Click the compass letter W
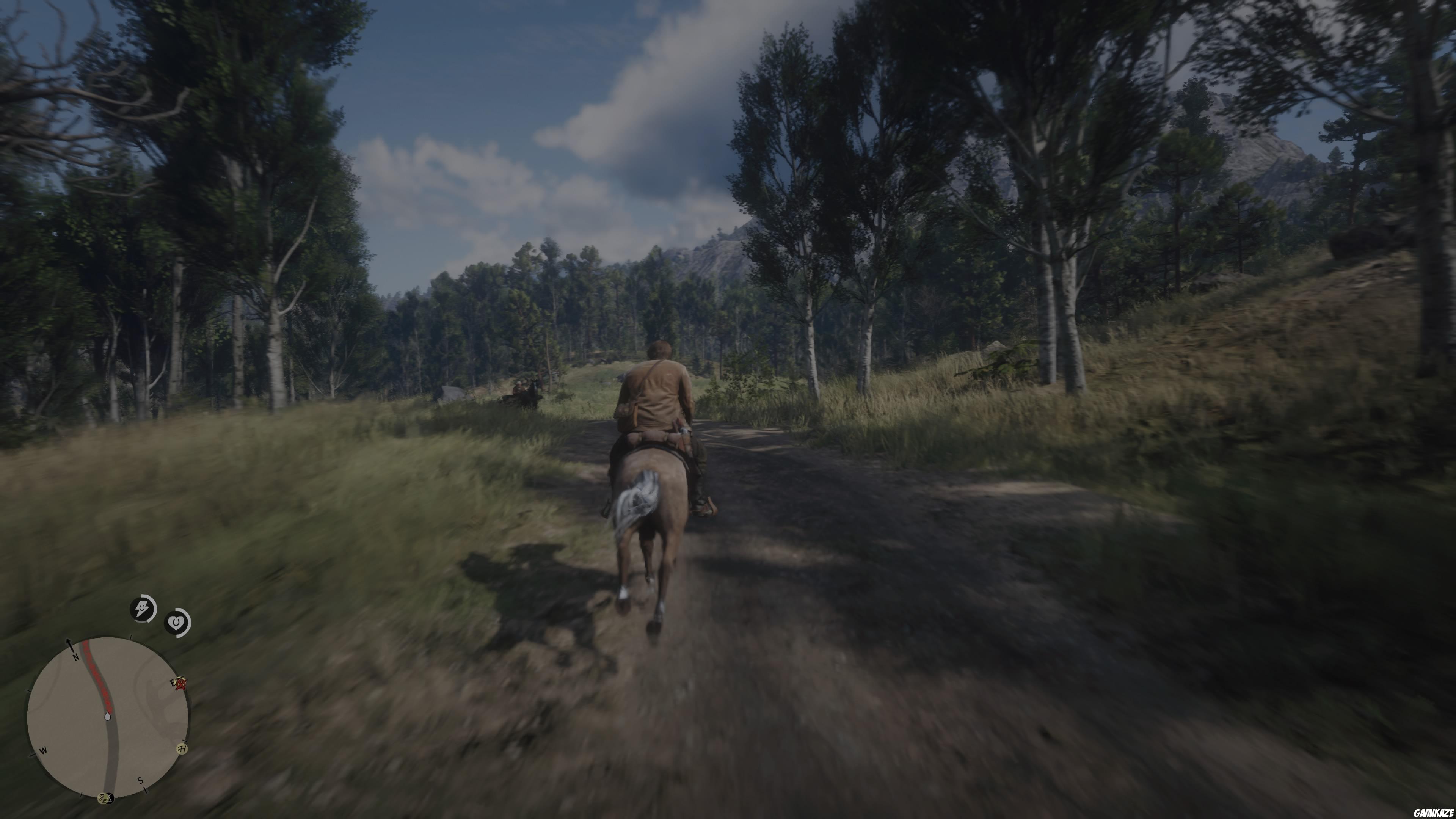This screenshot has width=1456, height=819. [44, 751]
